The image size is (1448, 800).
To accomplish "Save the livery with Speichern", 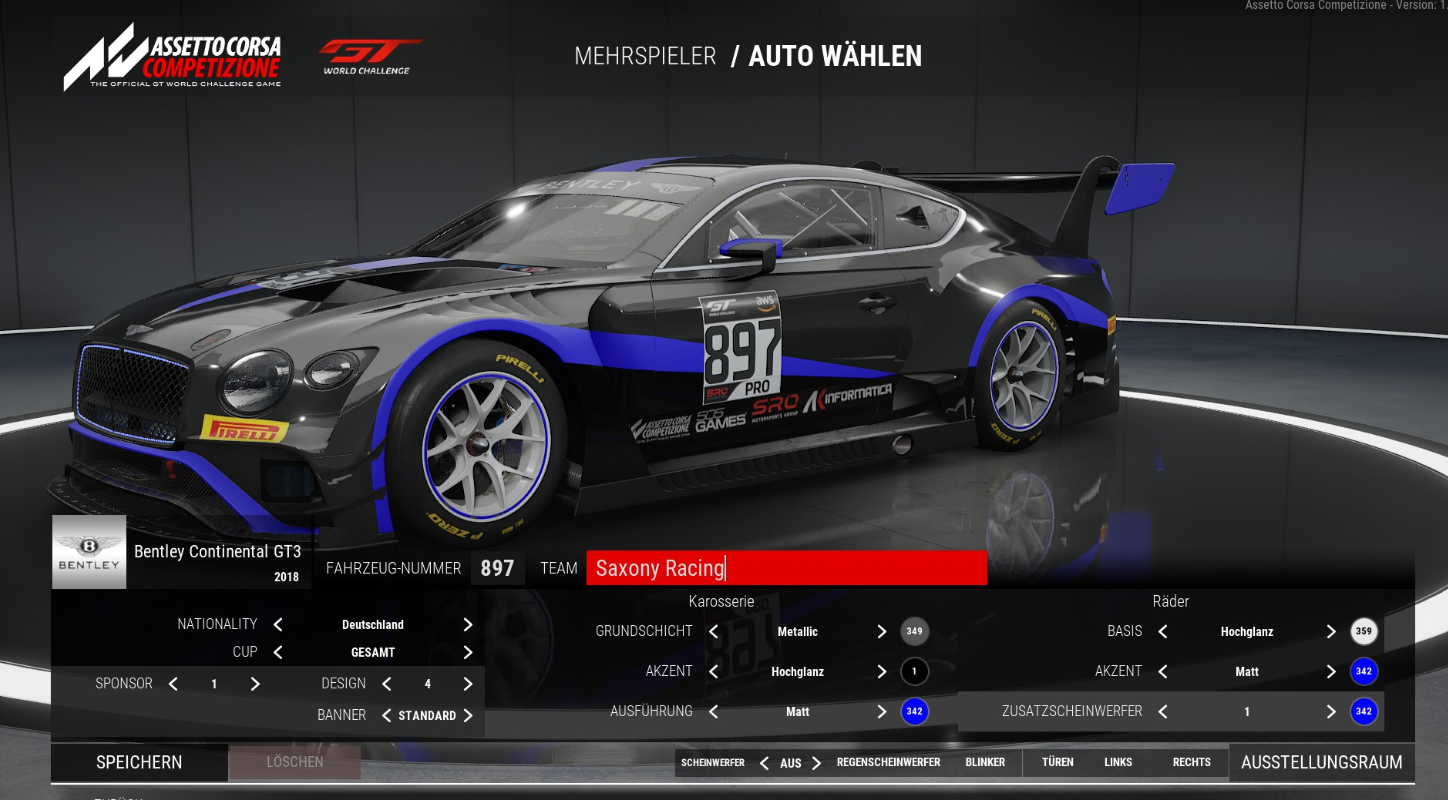I will tap(139, 762).
